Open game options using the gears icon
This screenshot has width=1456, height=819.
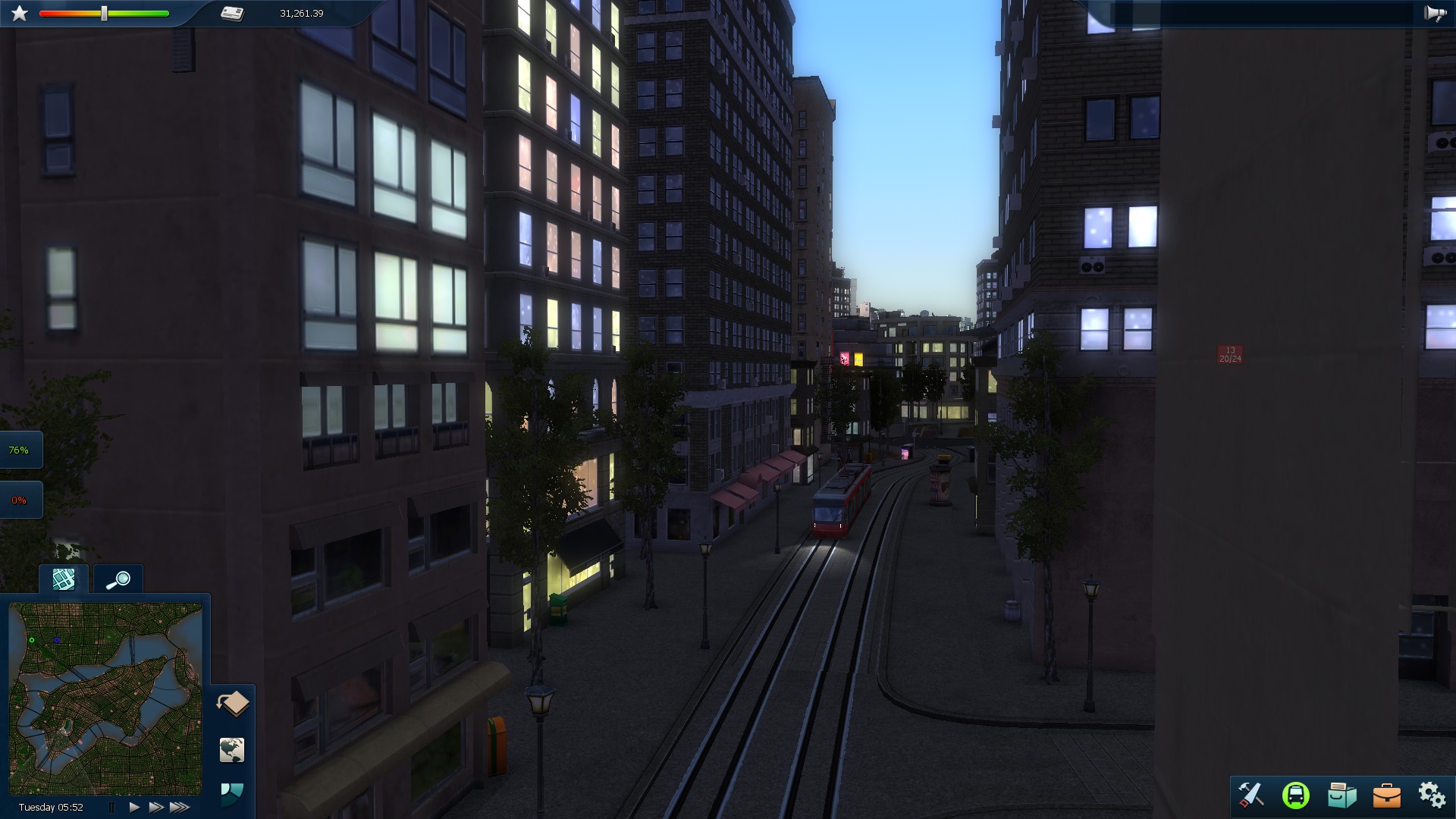(x=1432, y=795)
